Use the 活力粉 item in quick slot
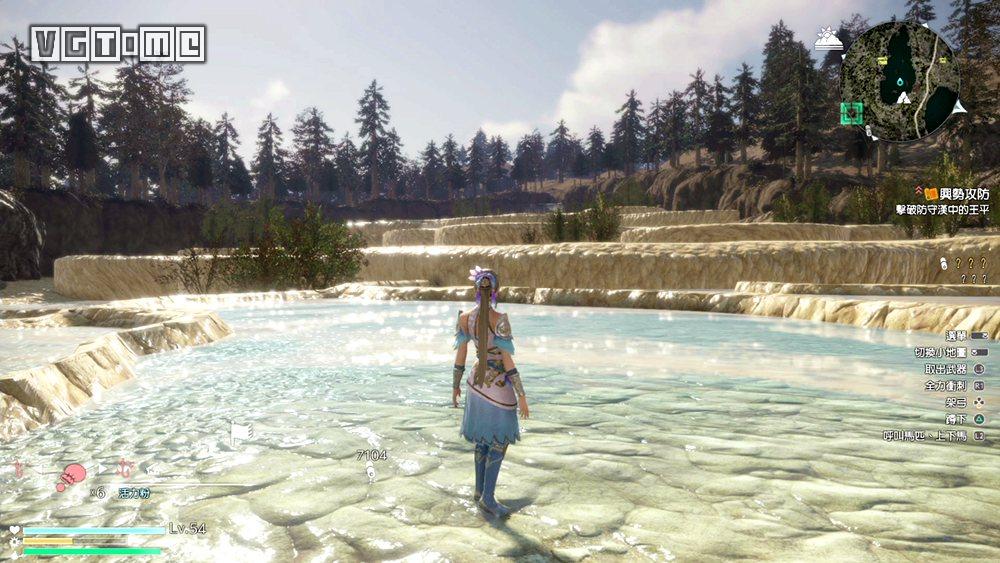The image size is (1000, 563). pyautogui.click(x=71, y=476)
